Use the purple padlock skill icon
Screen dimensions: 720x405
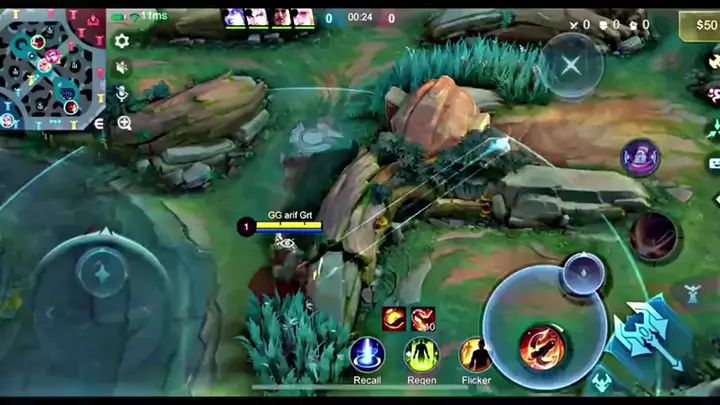[640, 157]
